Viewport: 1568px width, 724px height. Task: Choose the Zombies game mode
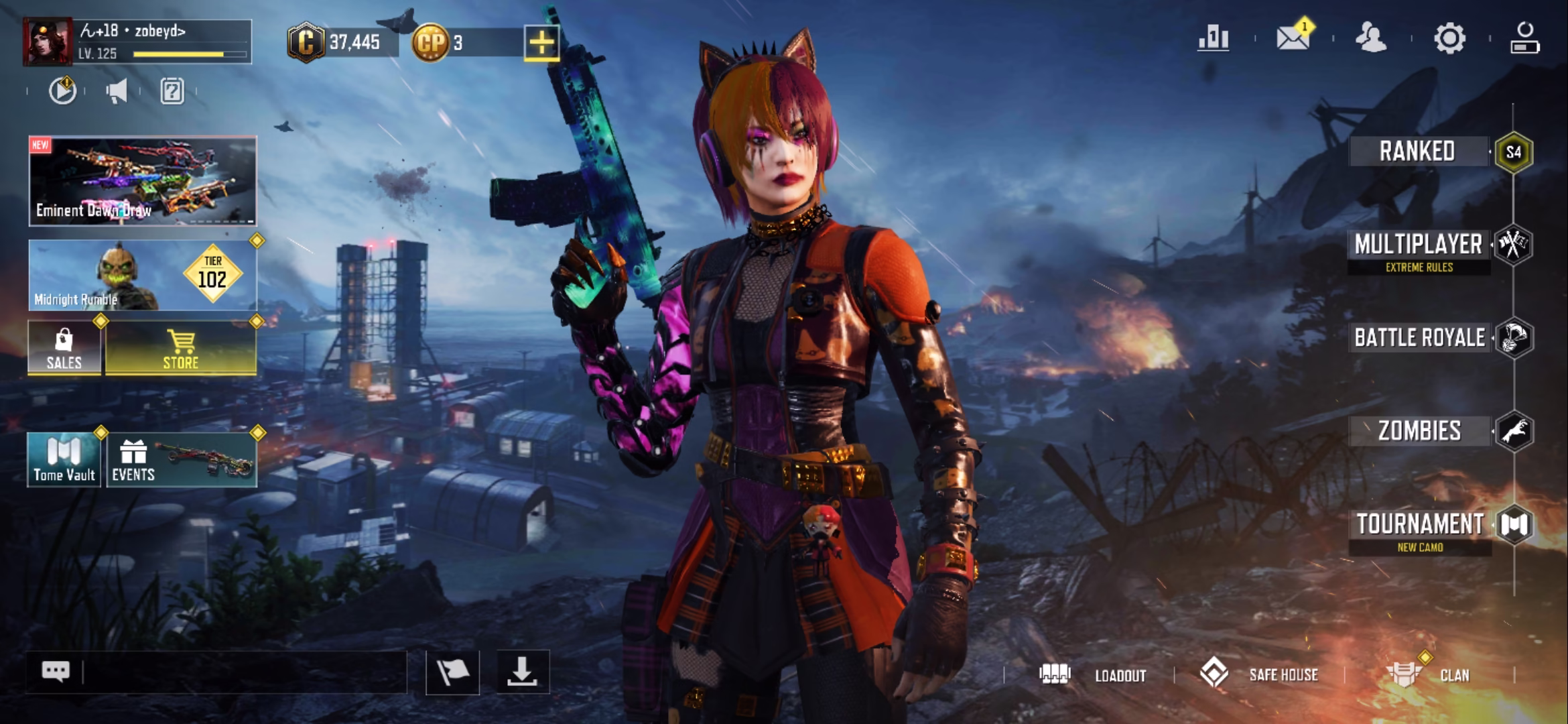click(x=1419, y=430)
